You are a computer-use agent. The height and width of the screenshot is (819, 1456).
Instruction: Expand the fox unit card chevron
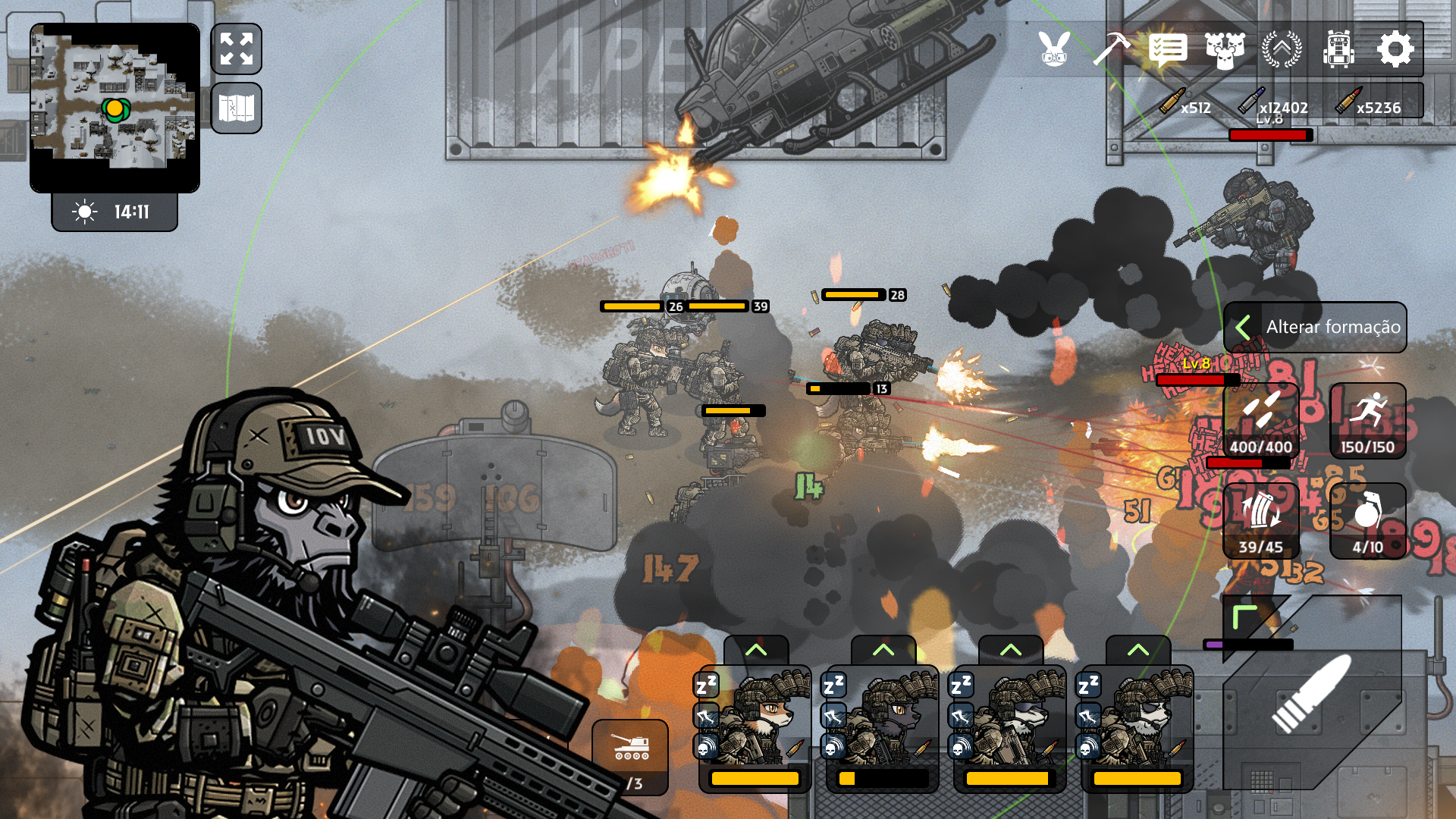click(755, 649)
